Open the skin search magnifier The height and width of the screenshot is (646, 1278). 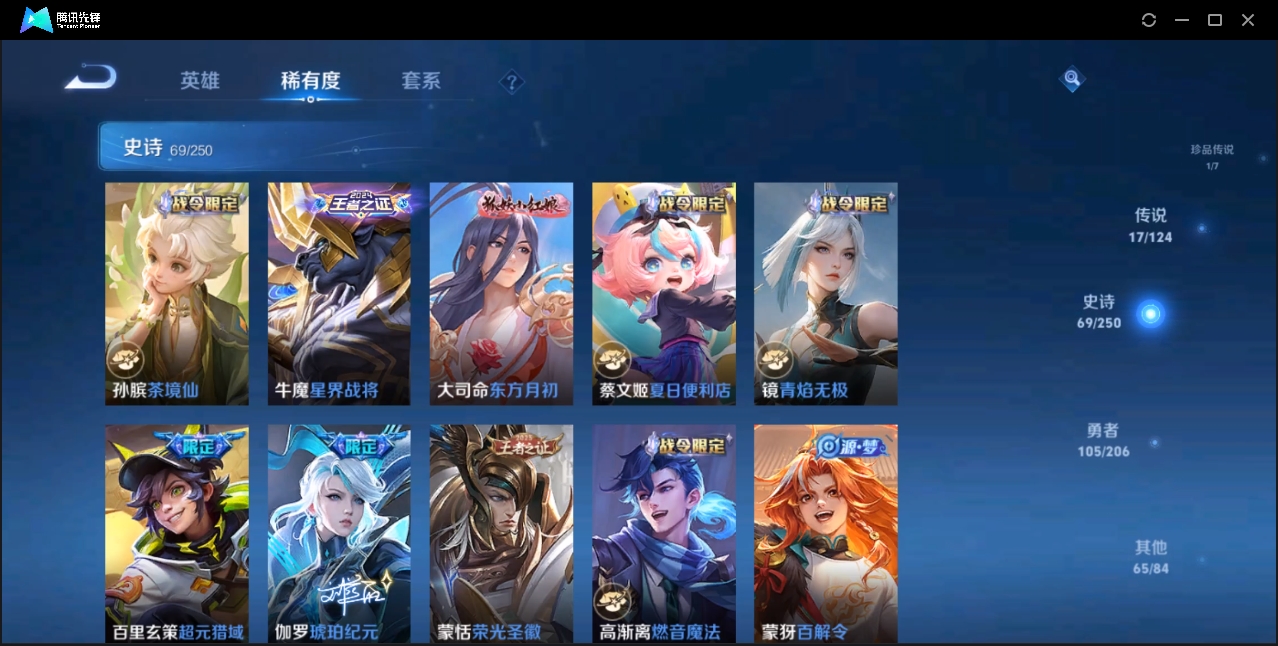(x=1071, y=78)
